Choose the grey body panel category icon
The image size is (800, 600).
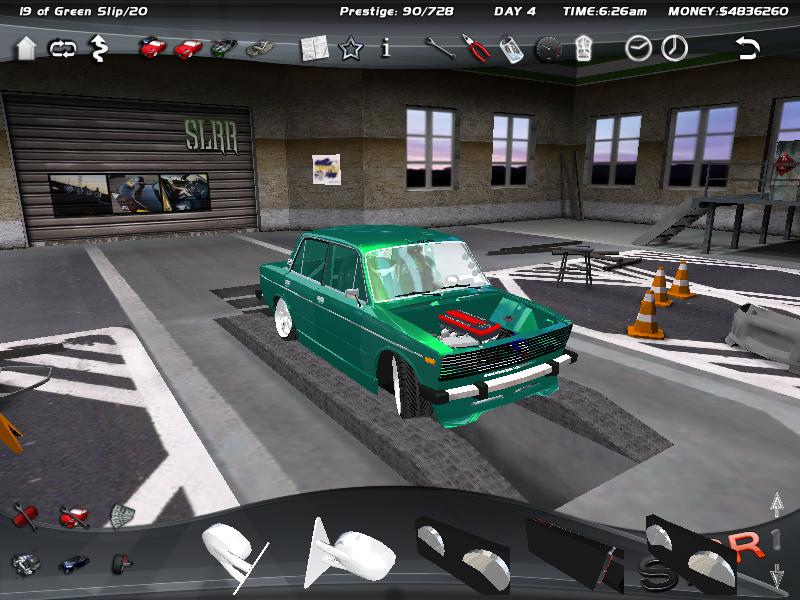(x=122, y=516)
